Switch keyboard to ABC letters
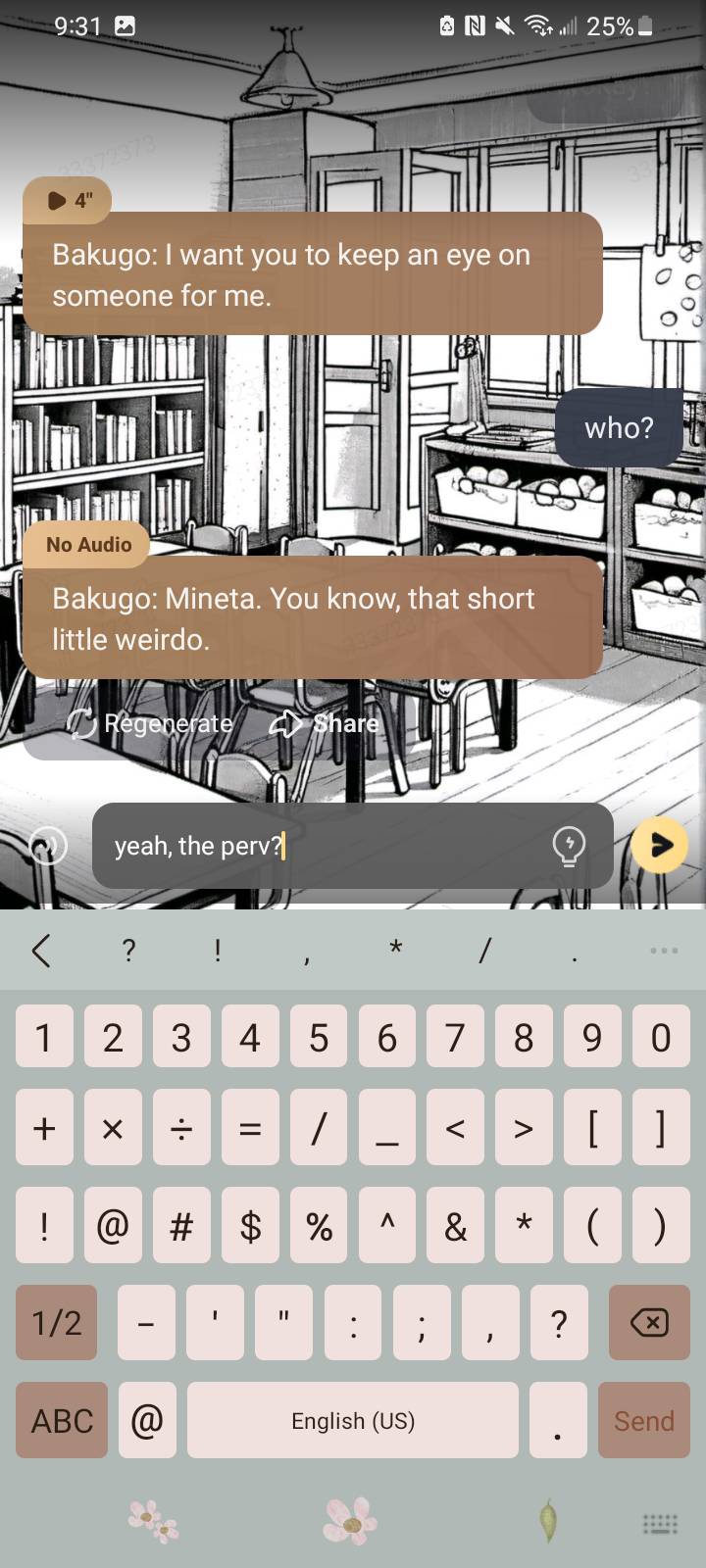Screen dimensions: 706x1568 click(62, 1420)
